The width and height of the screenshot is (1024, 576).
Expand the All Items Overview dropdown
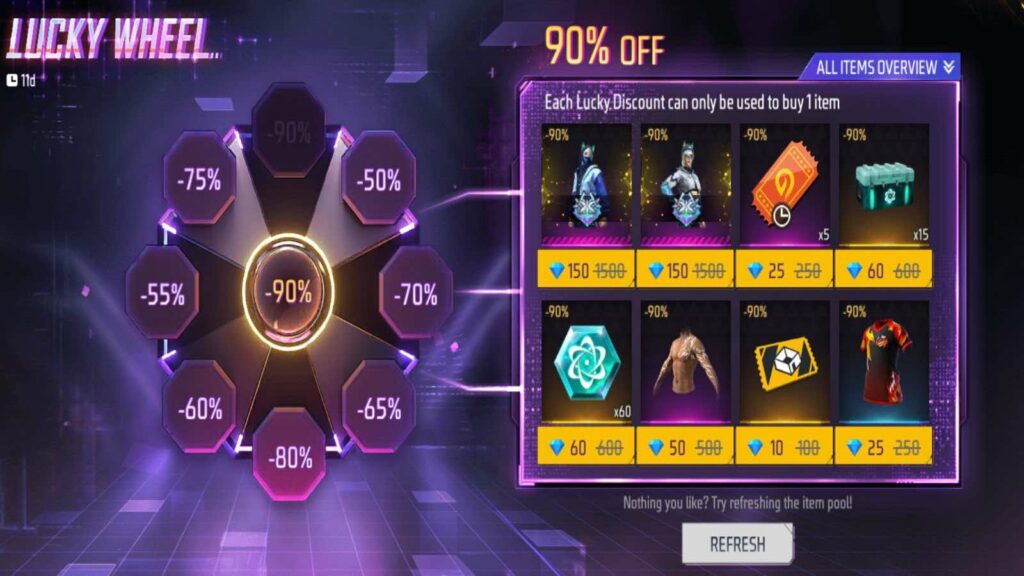(x=879, y=68)
